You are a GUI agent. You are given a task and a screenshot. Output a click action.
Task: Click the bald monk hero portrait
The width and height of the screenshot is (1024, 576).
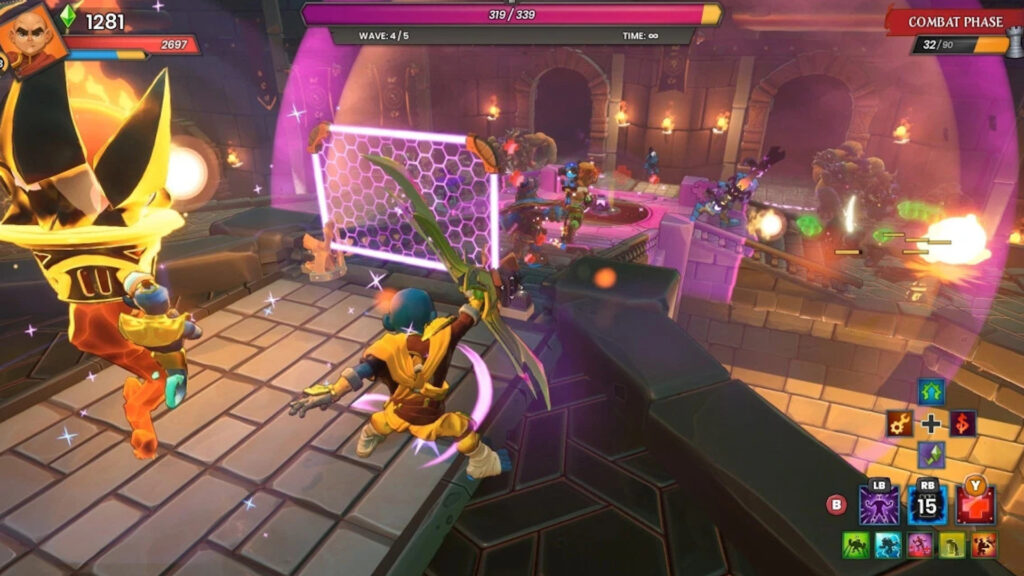32,38
